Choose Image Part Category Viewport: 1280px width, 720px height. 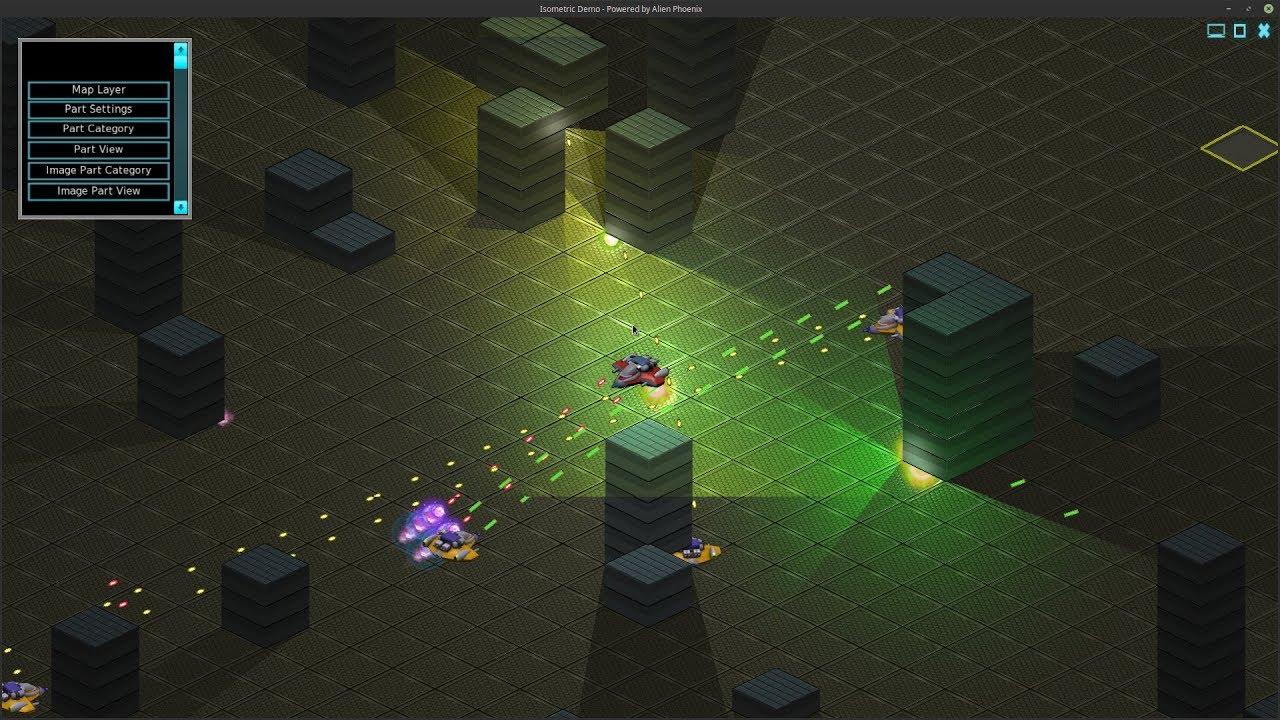98,170
